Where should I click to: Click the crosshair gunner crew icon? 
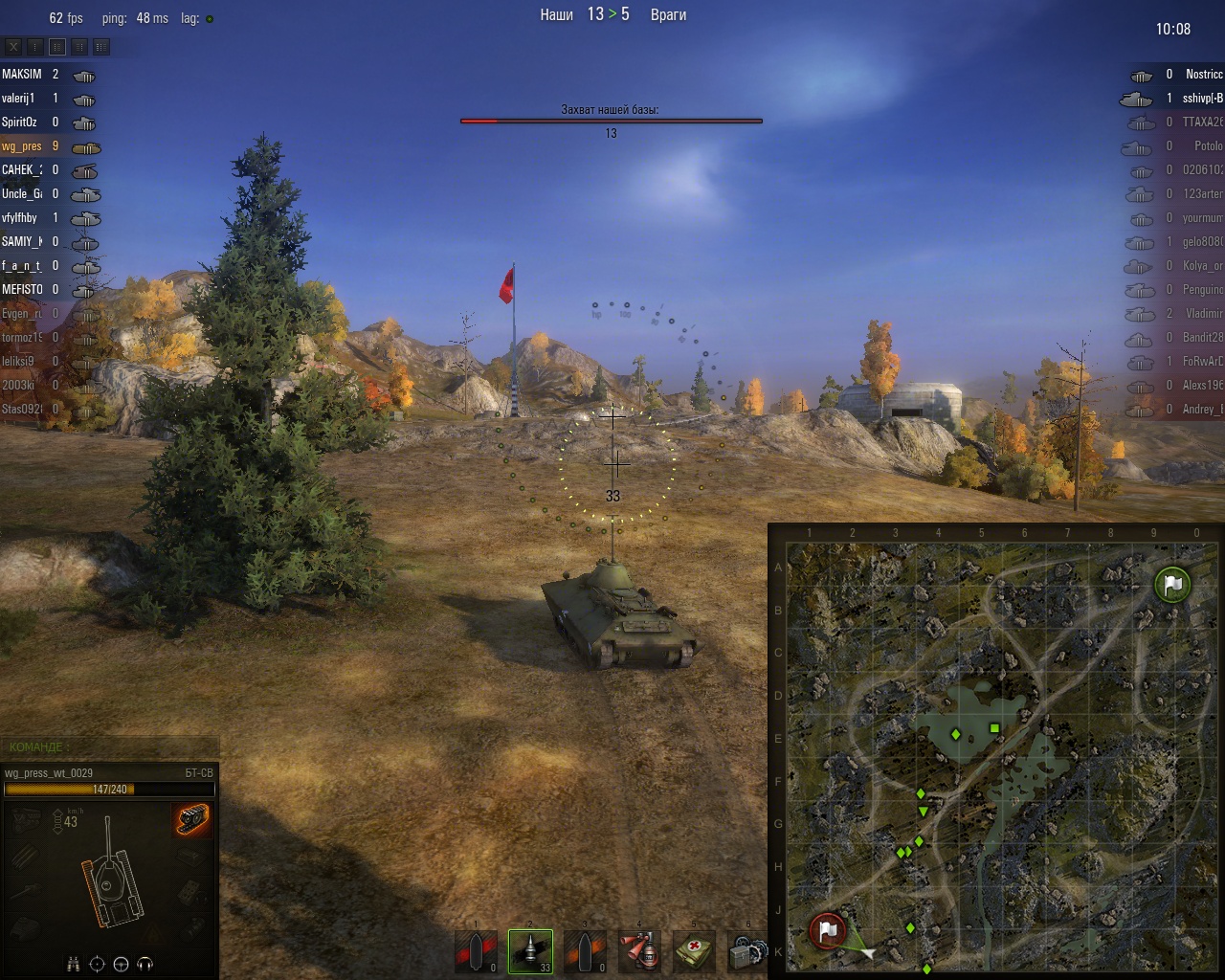97,964
